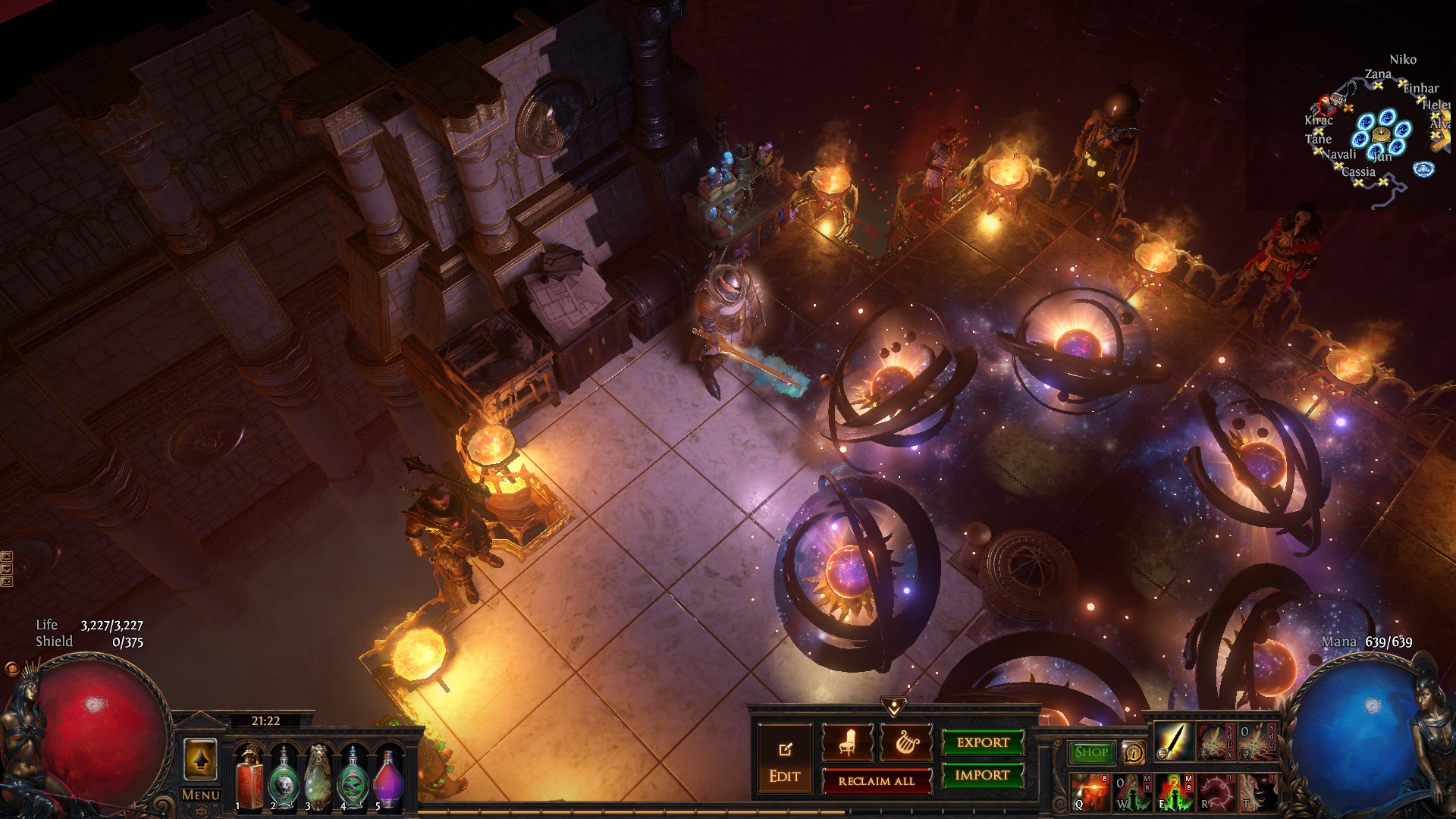Image resolution: width=1456 pixels, height=819 pixels.
Task: Open the hideout Edit mode
Action: coord(784,761)
